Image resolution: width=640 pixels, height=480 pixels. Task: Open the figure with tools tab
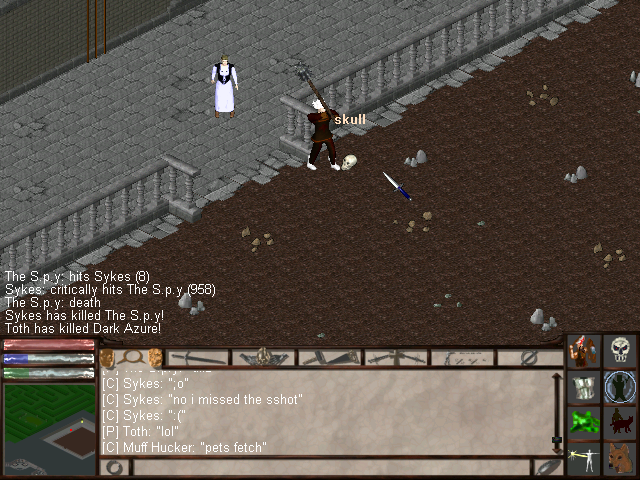pyautogui.click(x=462, y=357)
